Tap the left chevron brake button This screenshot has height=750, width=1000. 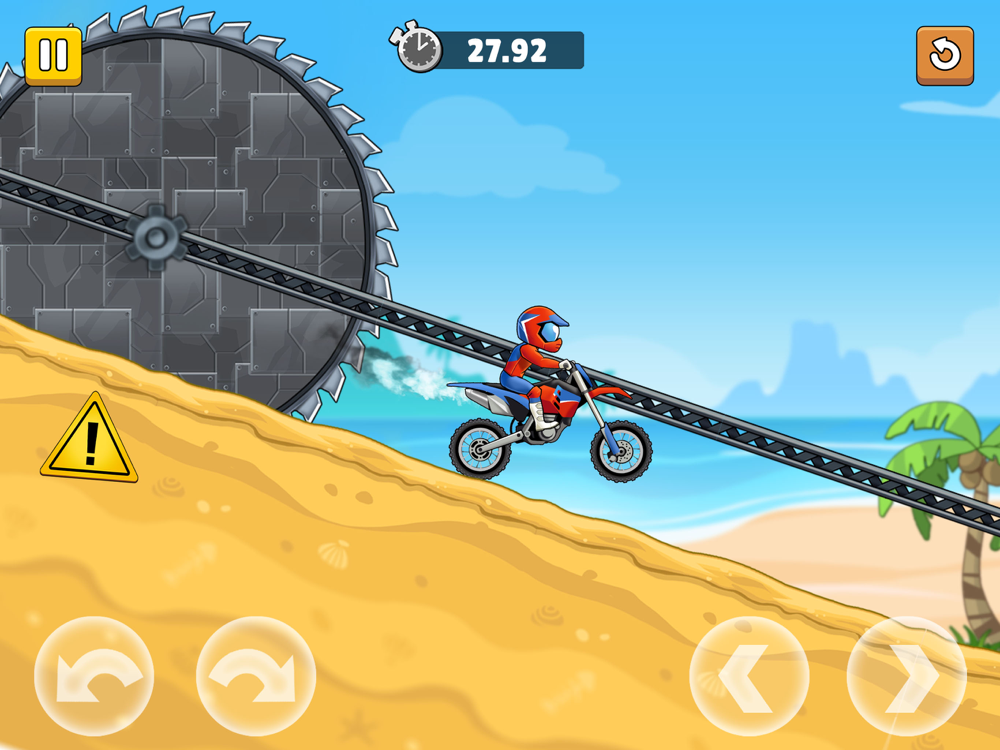(749, 677)
